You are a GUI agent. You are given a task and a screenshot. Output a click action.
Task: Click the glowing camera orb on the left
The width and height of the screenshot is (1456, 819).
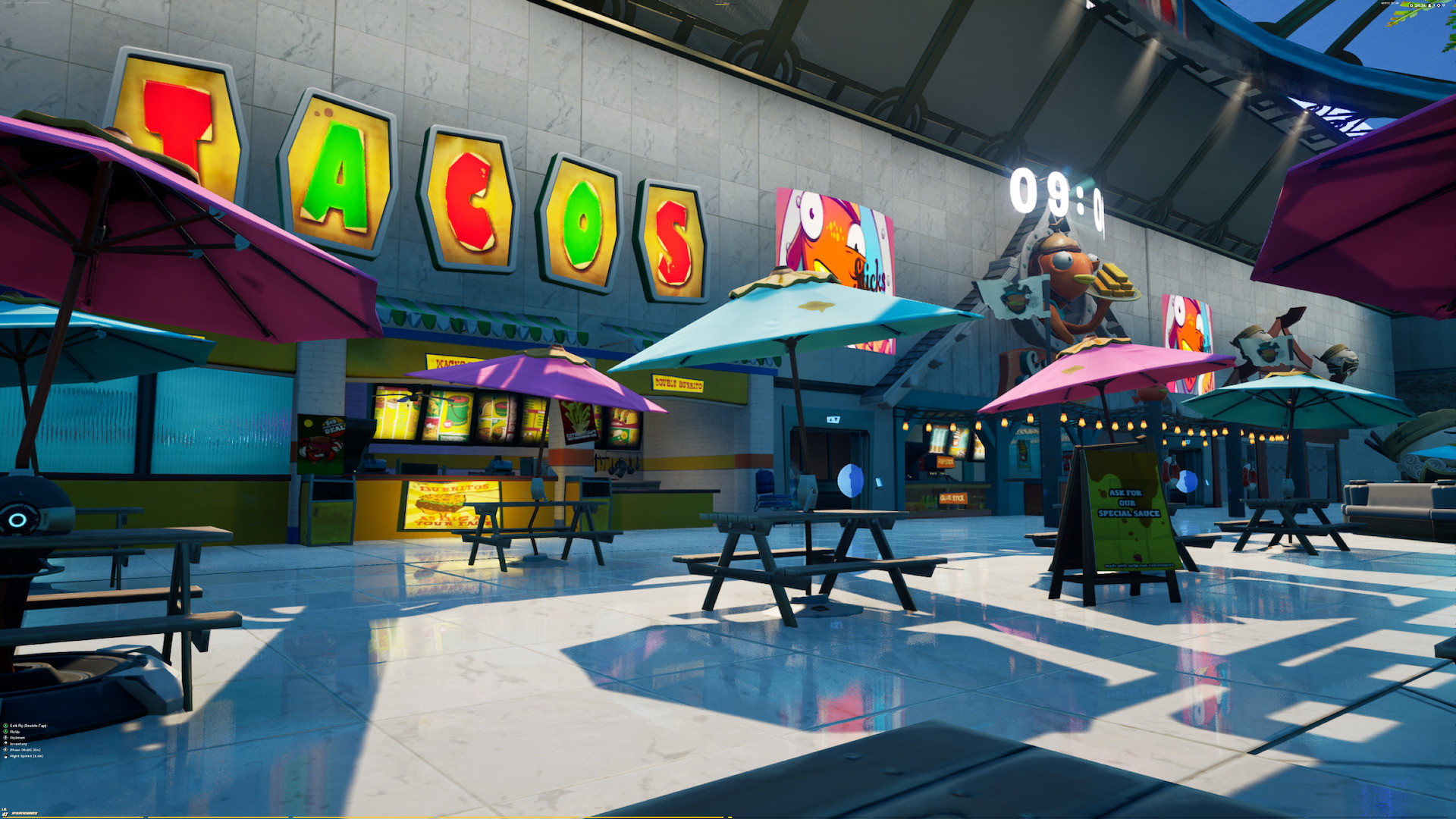(17, 522)
